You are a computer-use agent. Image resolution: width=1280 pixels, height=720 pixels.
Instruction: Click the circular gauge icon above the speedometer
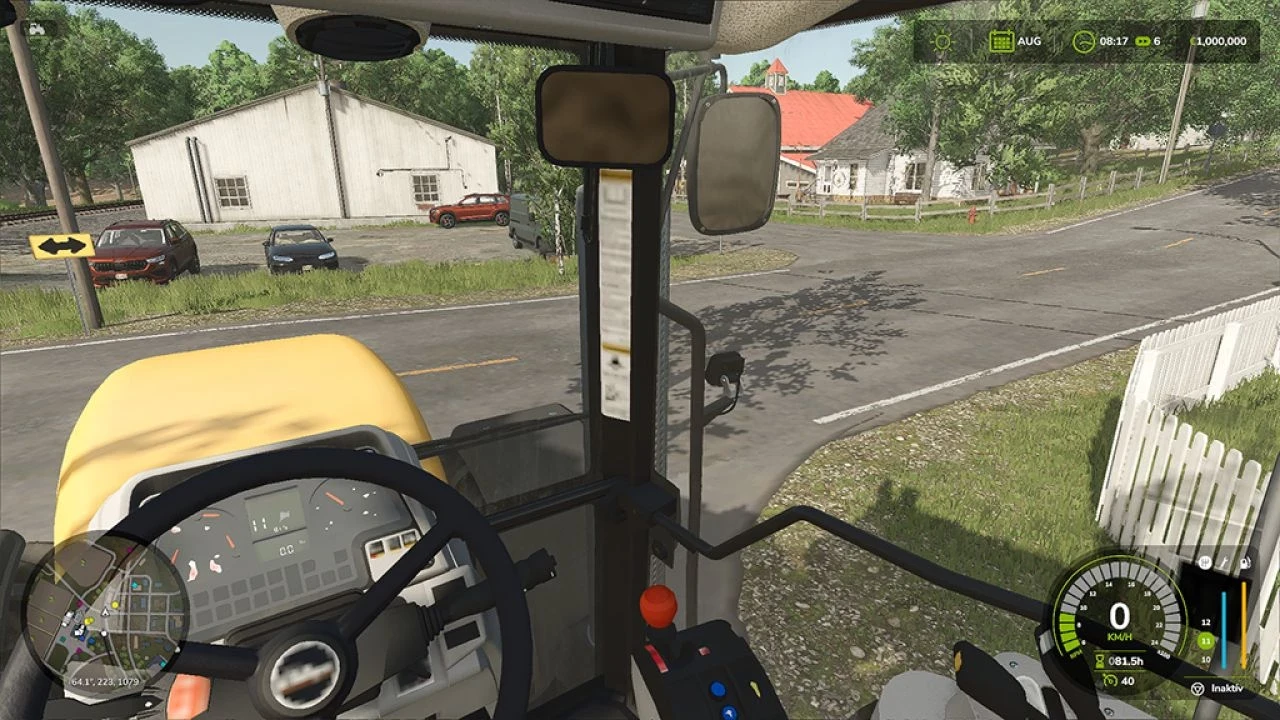click(x=1204, y=562)
